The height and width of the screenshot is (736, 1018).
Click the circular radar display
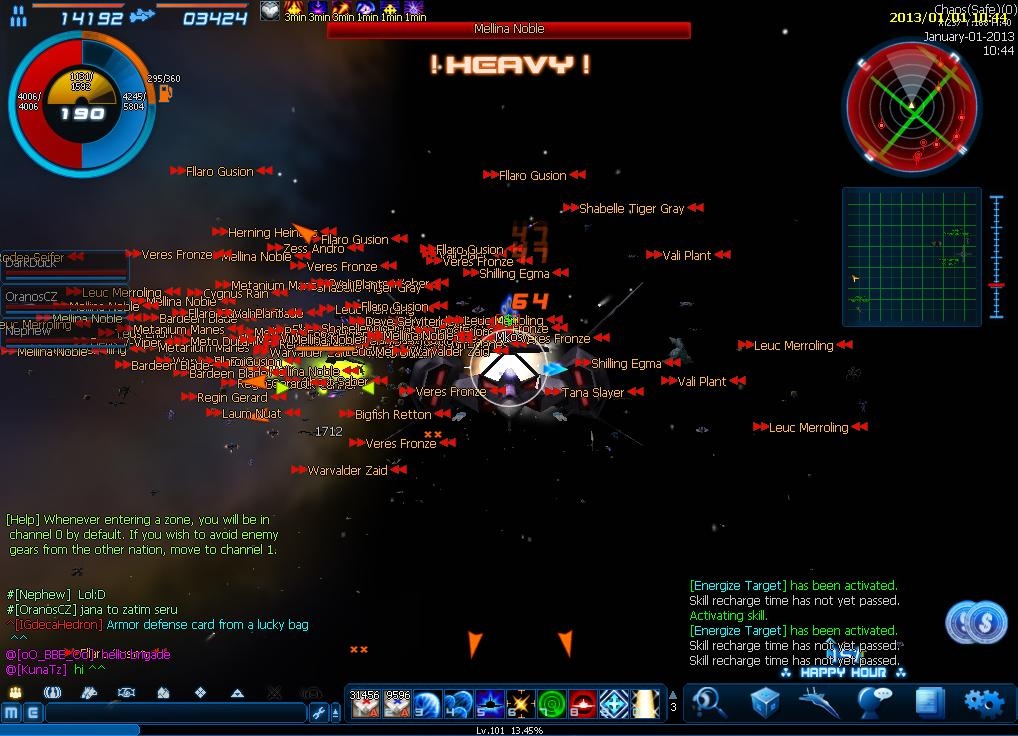pyautogui.click(x=911, y=107)
